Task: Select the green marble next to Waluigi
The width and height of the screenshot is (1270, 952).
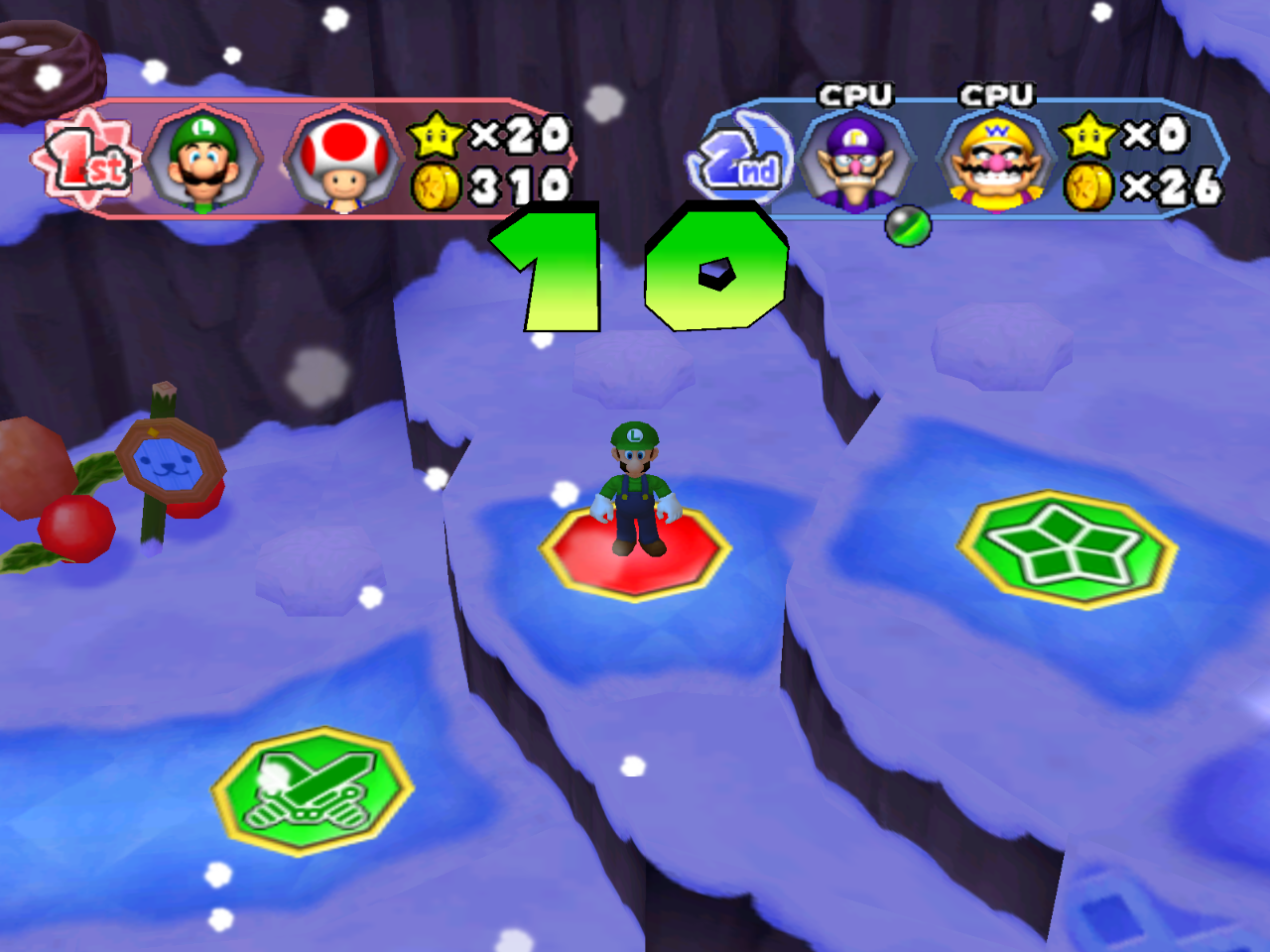Action: (910, 226)
